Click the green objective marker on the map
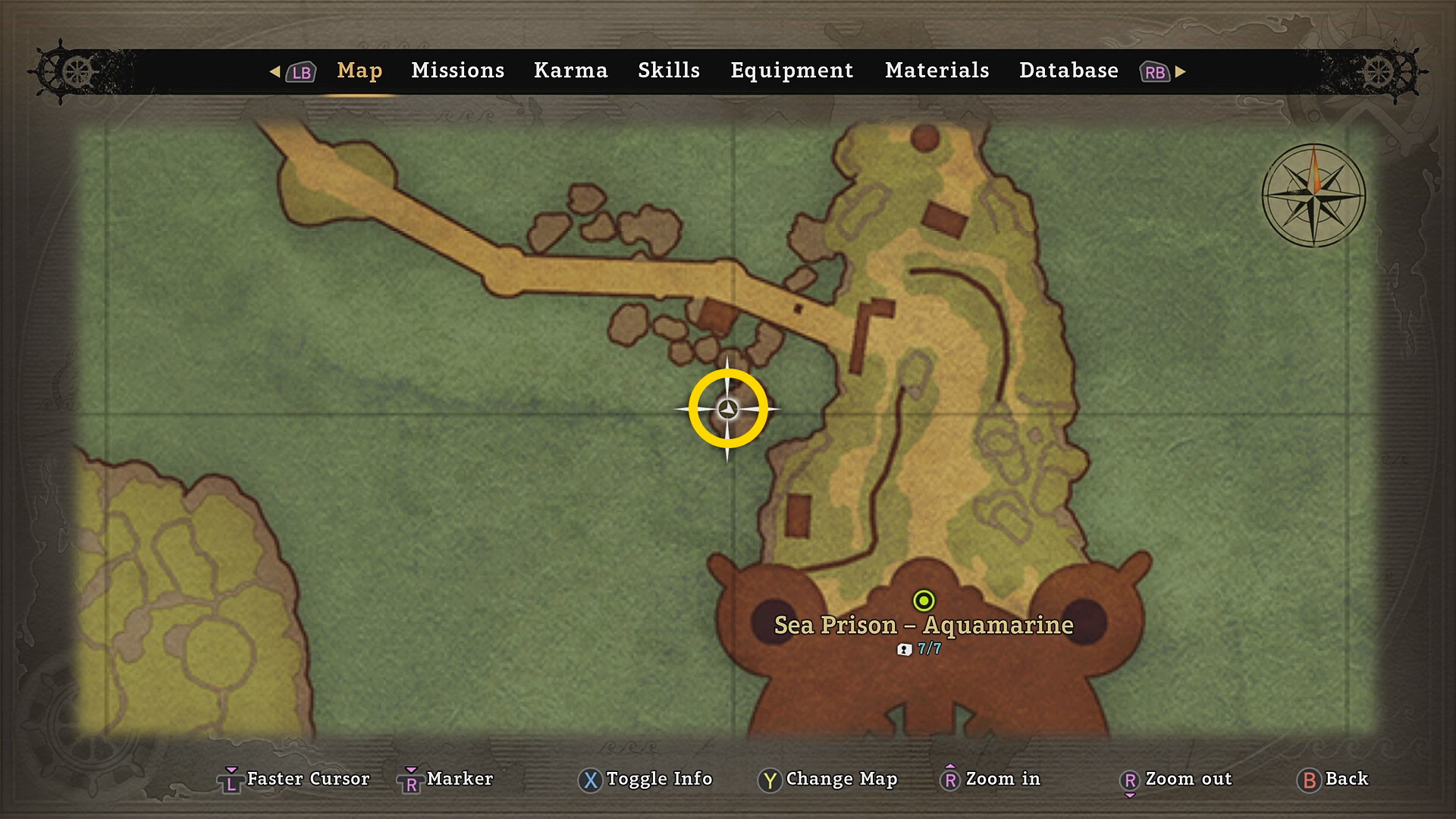This screenshot has height=819, width=1456. [x=924, y=601]
